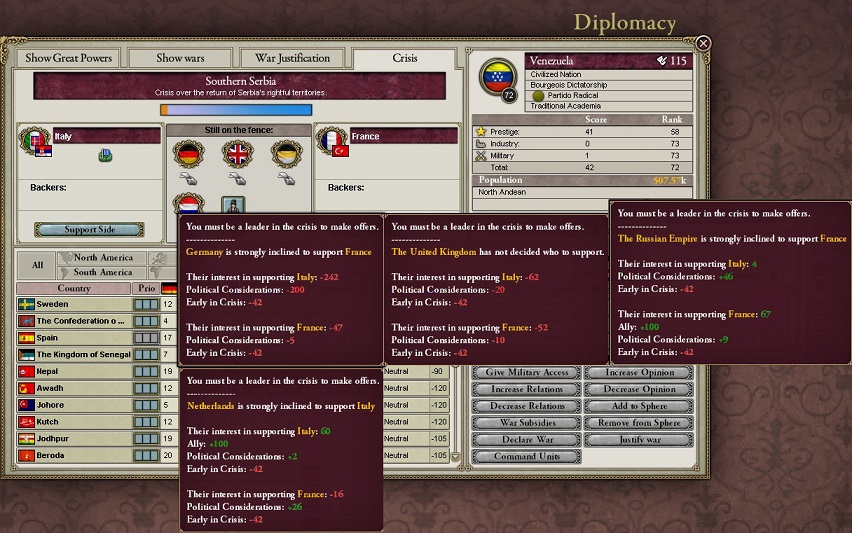Open the Show wars tab
This screenshot has height=533, width=852.
tap(182, 58)
